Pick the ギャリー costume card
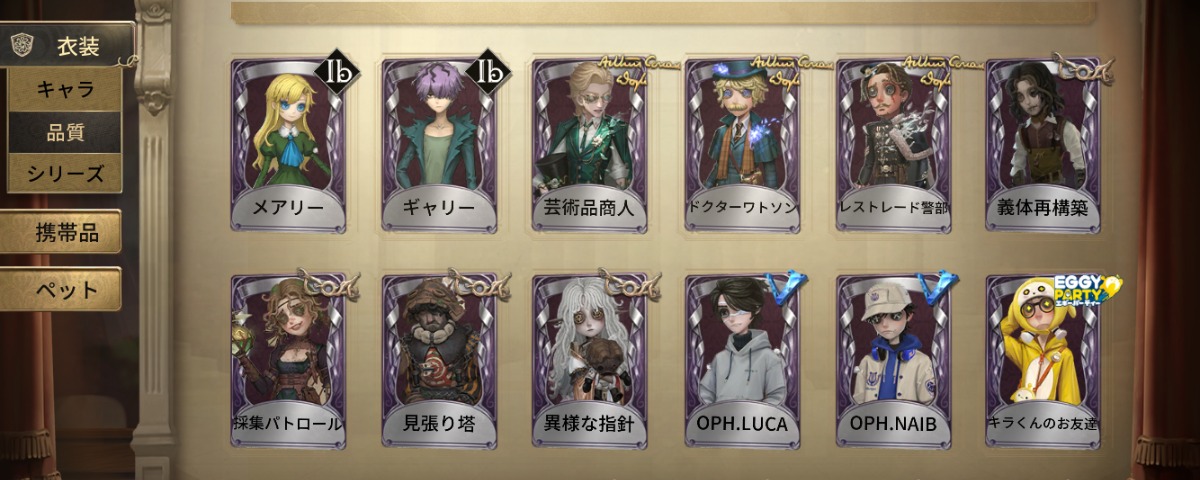The width and height of the screenshot is (1200, 480). (439, 145)
